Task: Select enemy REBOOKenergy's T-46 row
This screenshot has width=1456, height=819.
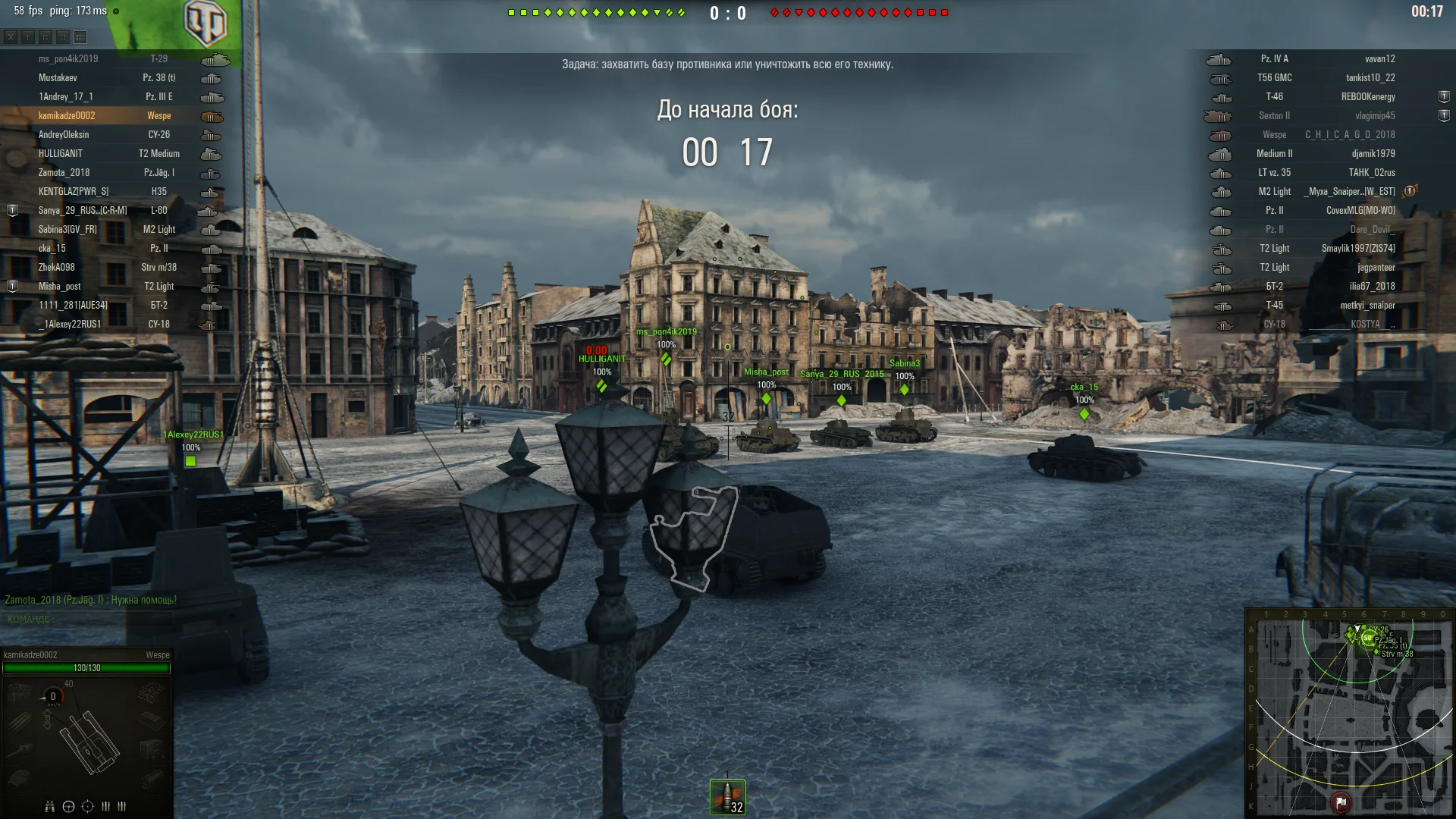Action: (x=1327, y=97)
